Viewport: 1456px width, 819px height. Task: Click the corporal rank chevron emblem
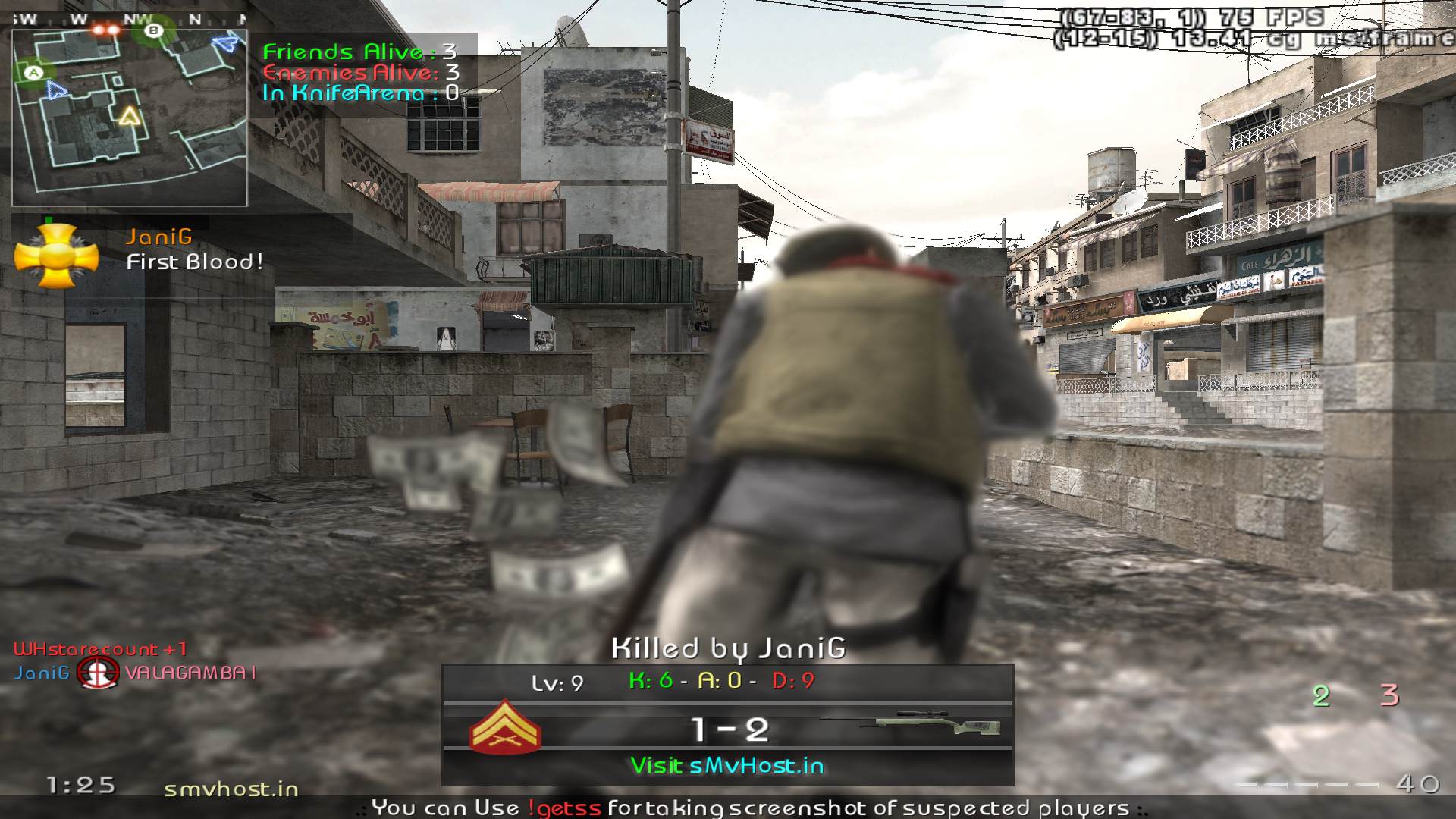pyautogui.click(x=505, y=729)
